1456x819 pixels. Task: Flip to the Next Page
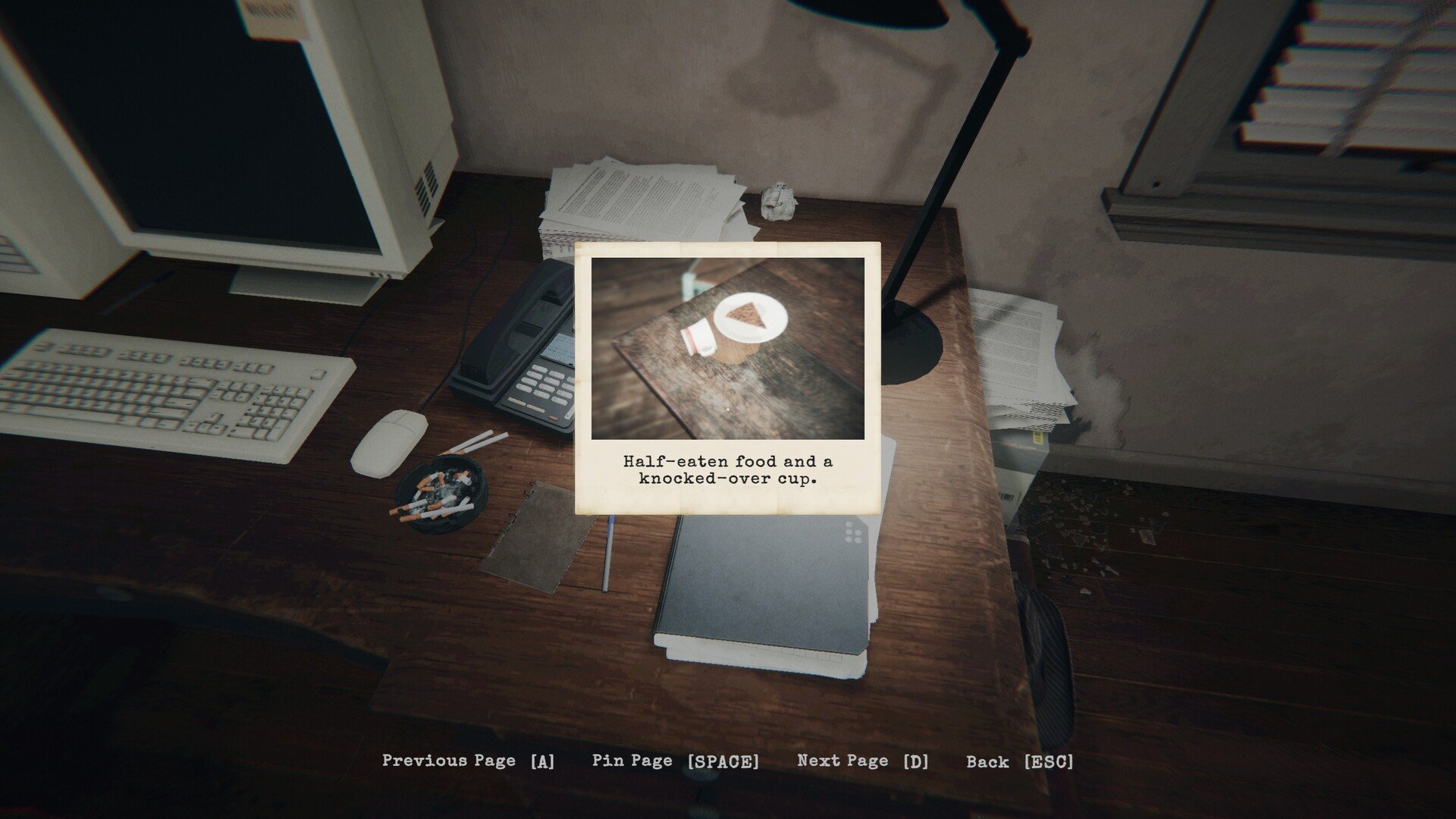point(862,761)
